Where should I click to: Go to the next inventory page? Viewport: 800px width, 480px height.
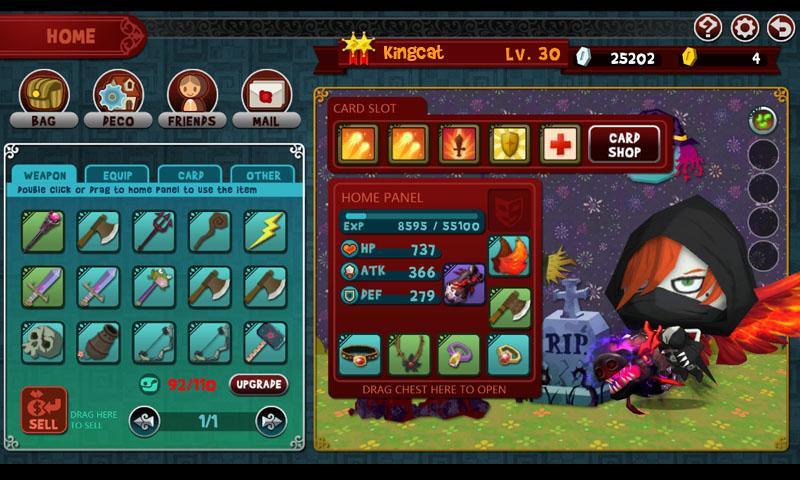pos(271,421)
